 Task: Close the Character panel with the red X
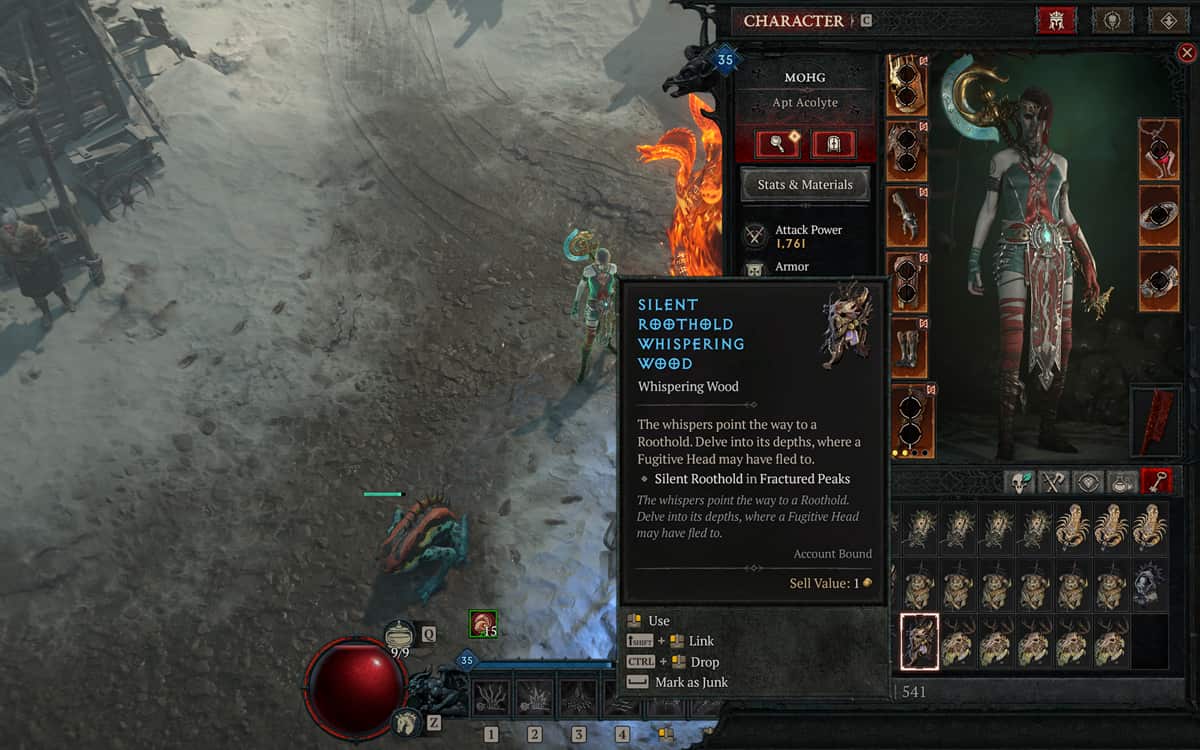click(1186, 53)
